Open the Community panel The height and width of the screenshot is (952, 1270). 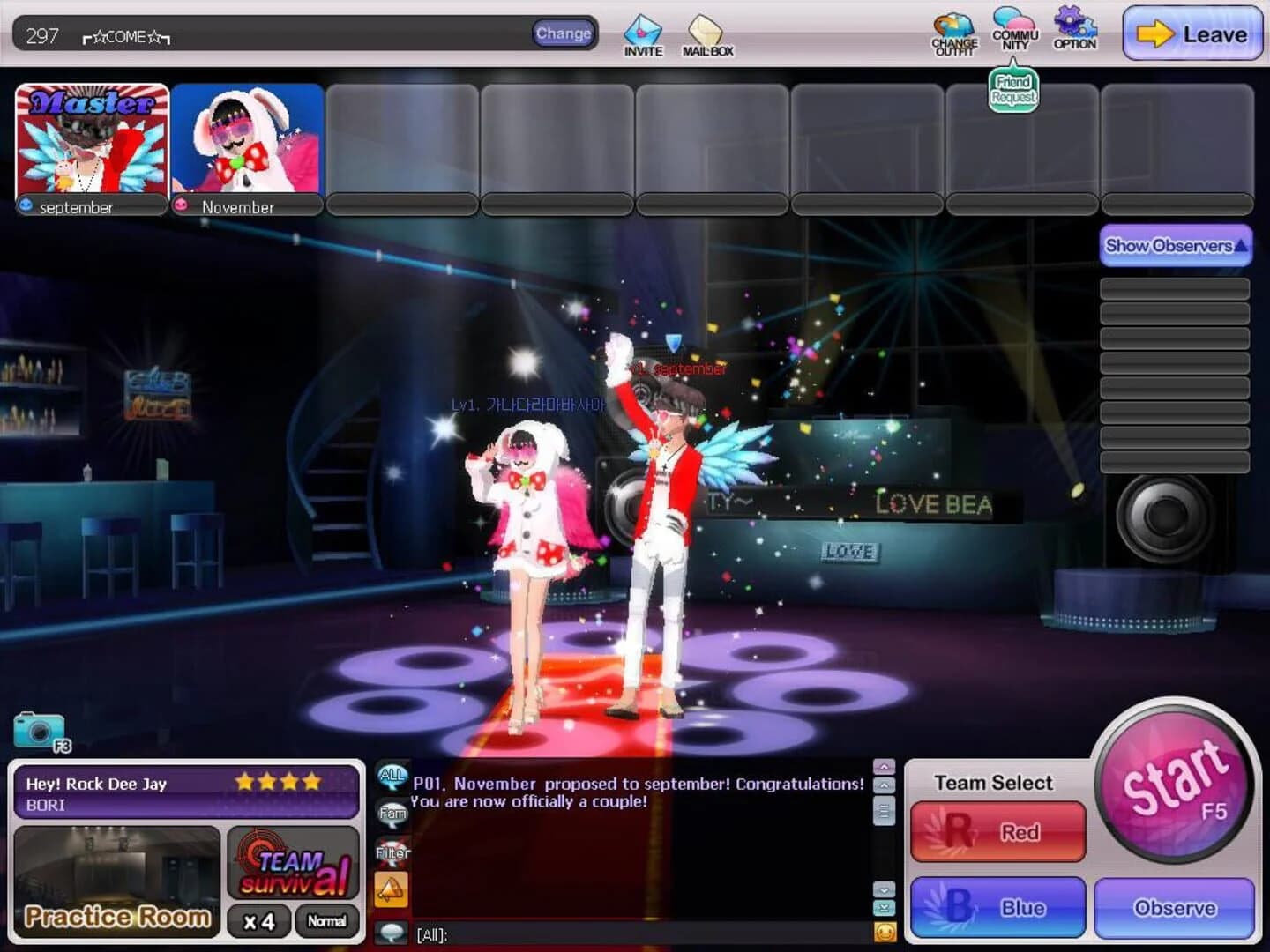1012,31
